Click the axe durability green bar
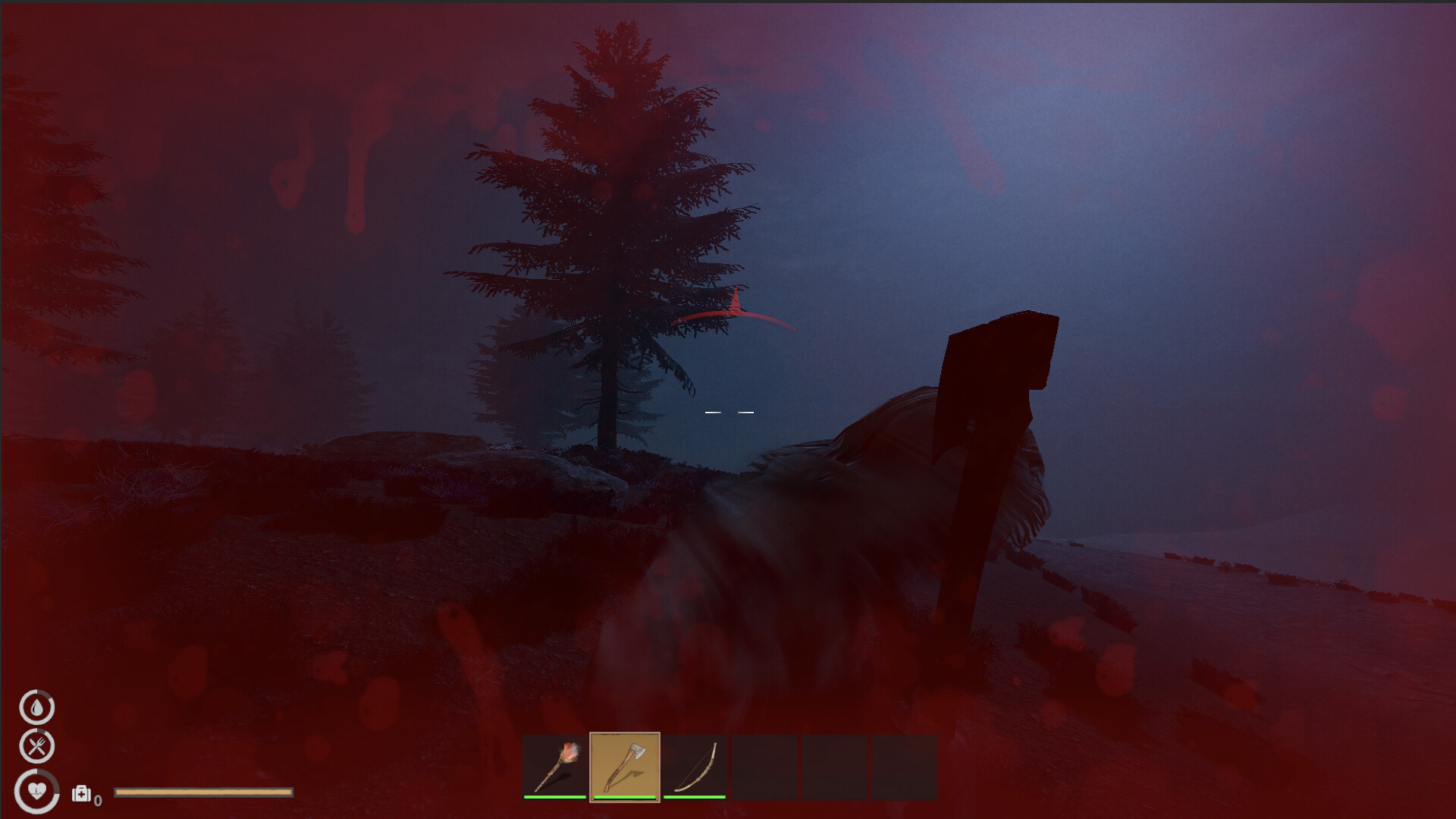1456x819 pixels. pyautogui.click(x=626, y=798)
